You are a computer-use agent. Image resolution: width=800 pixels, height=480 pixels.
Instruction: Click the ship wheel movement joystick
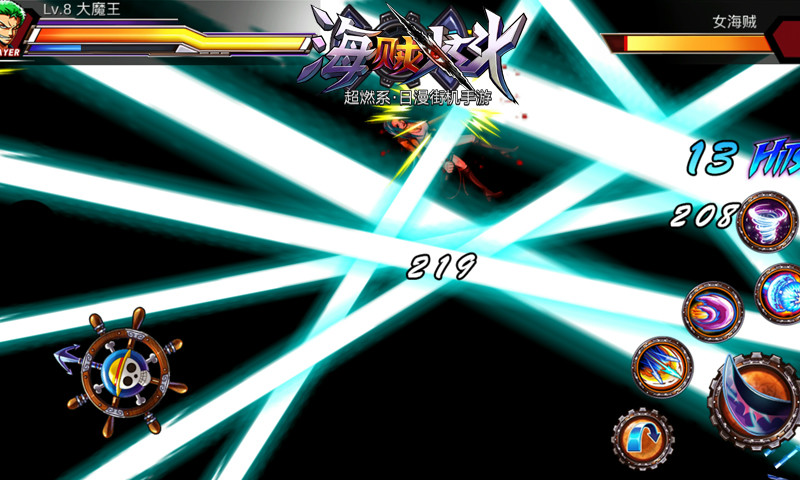(126, 371)
